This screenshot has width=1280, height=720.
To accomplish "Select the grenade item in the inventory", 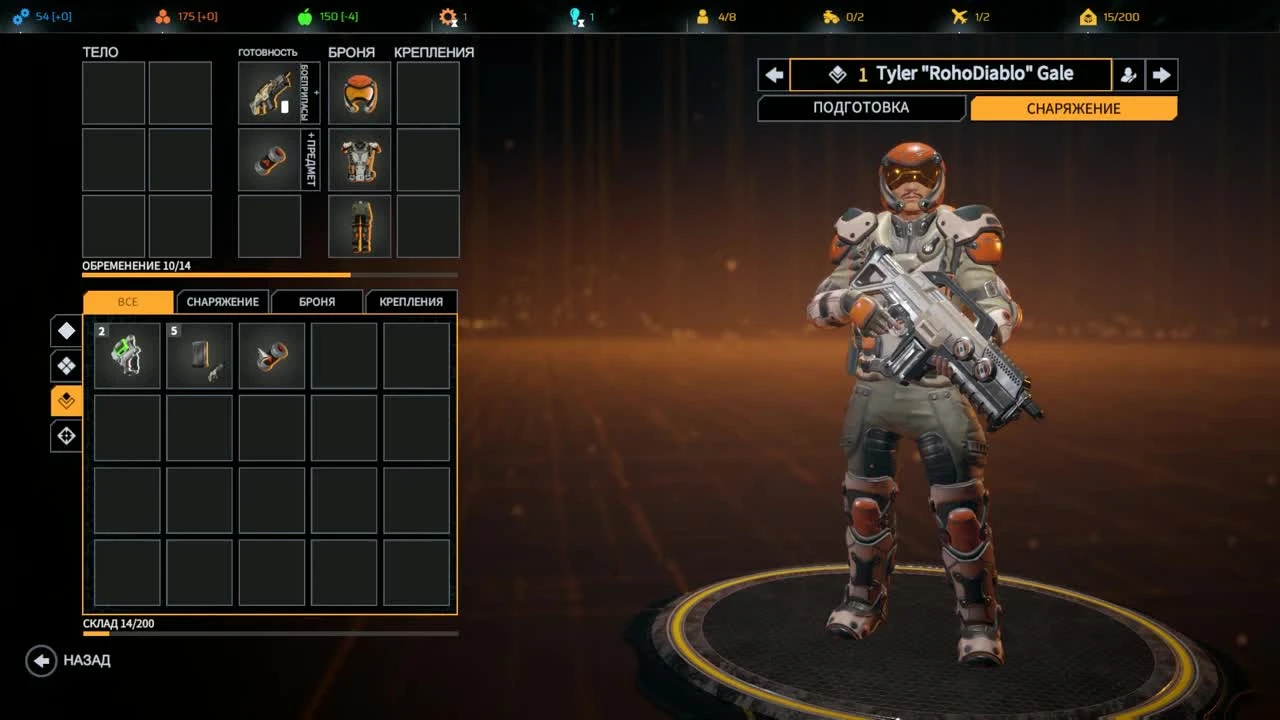I will 272,354.
